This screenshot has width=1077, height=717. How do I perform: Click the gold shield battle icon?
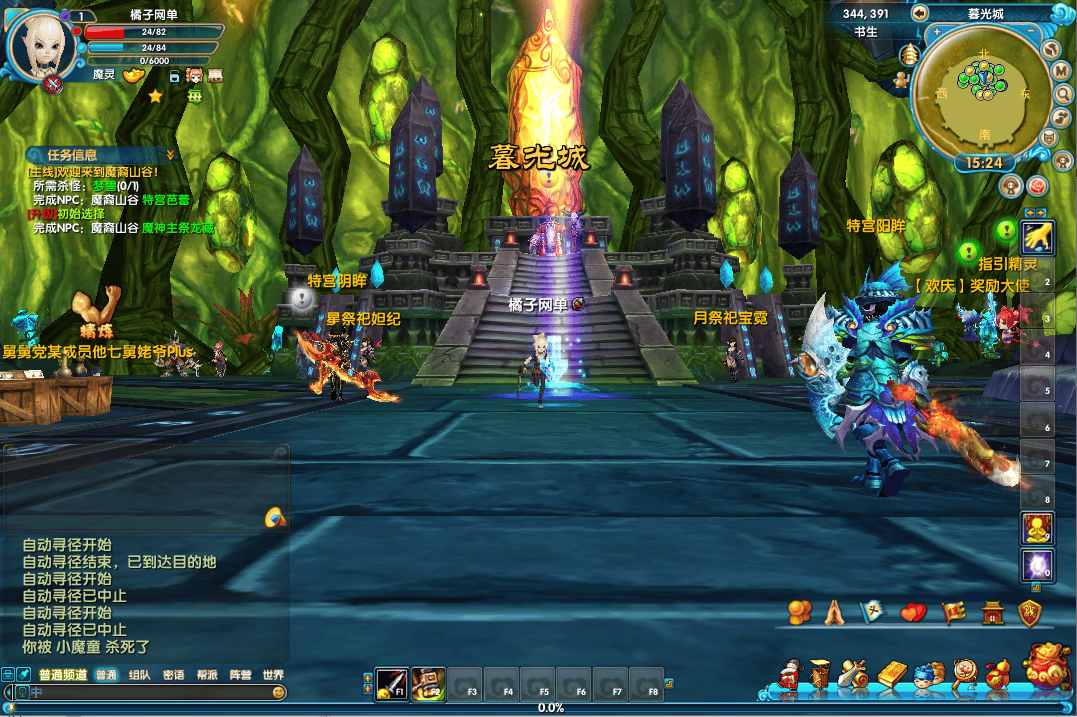pyautogui.click(x=1030, y=613)
